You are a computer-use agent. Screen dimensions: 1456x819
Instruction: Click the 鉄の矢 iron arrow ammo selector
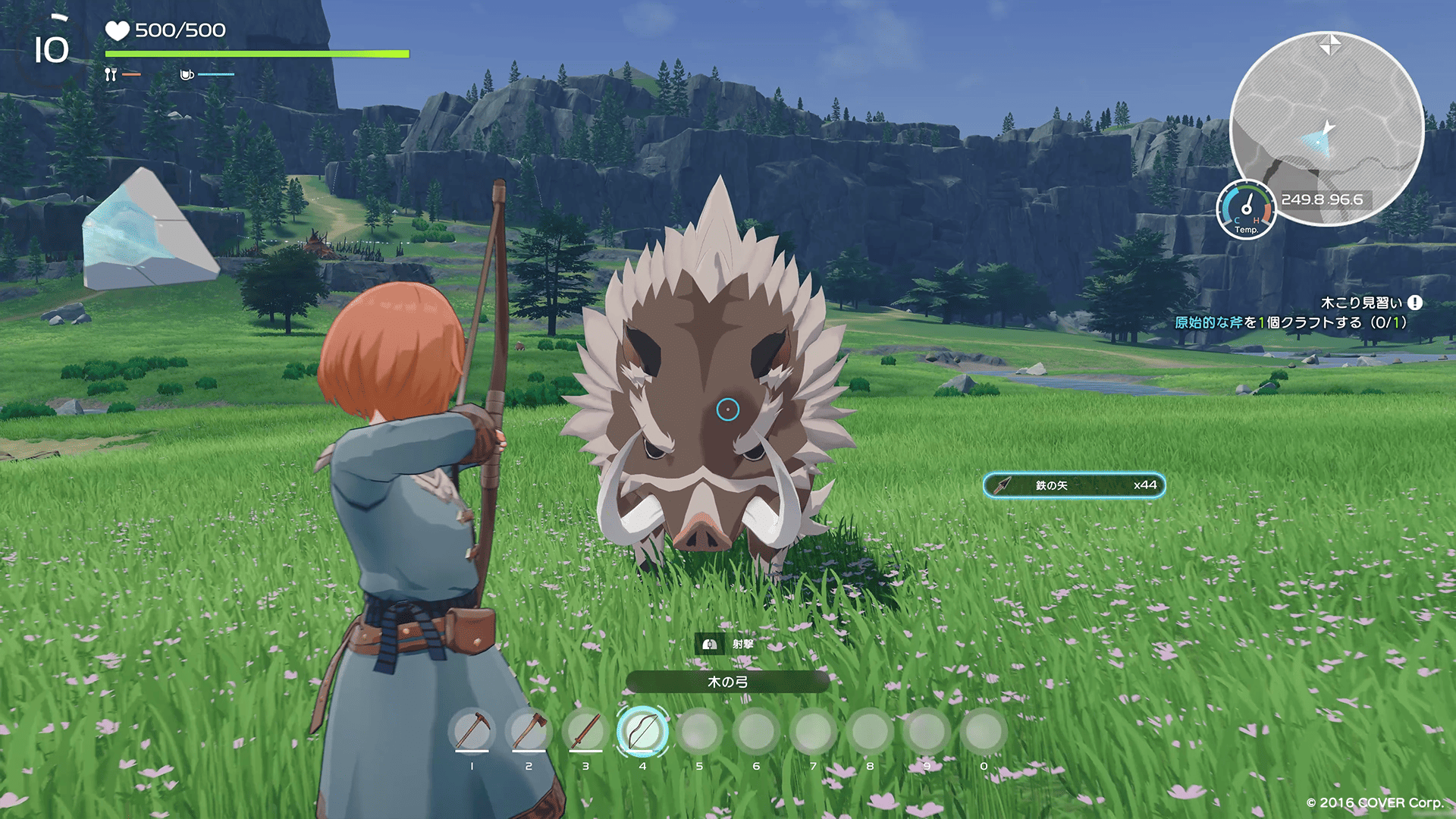click(x=1074, y=485)
